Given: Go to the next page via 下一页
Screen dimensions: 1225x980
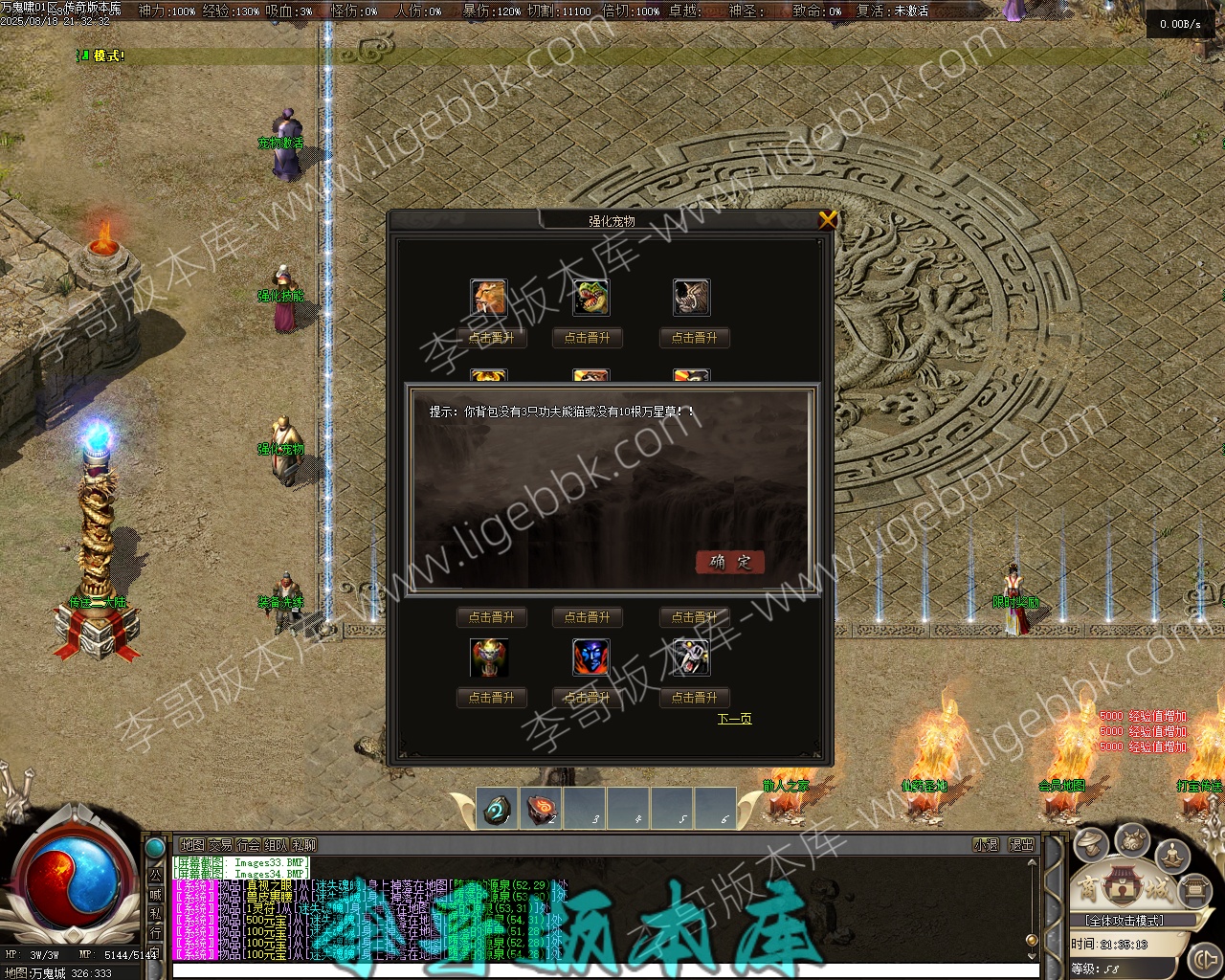Looking at the screenshot, I should pyautogui.click(x=734, y=719).
